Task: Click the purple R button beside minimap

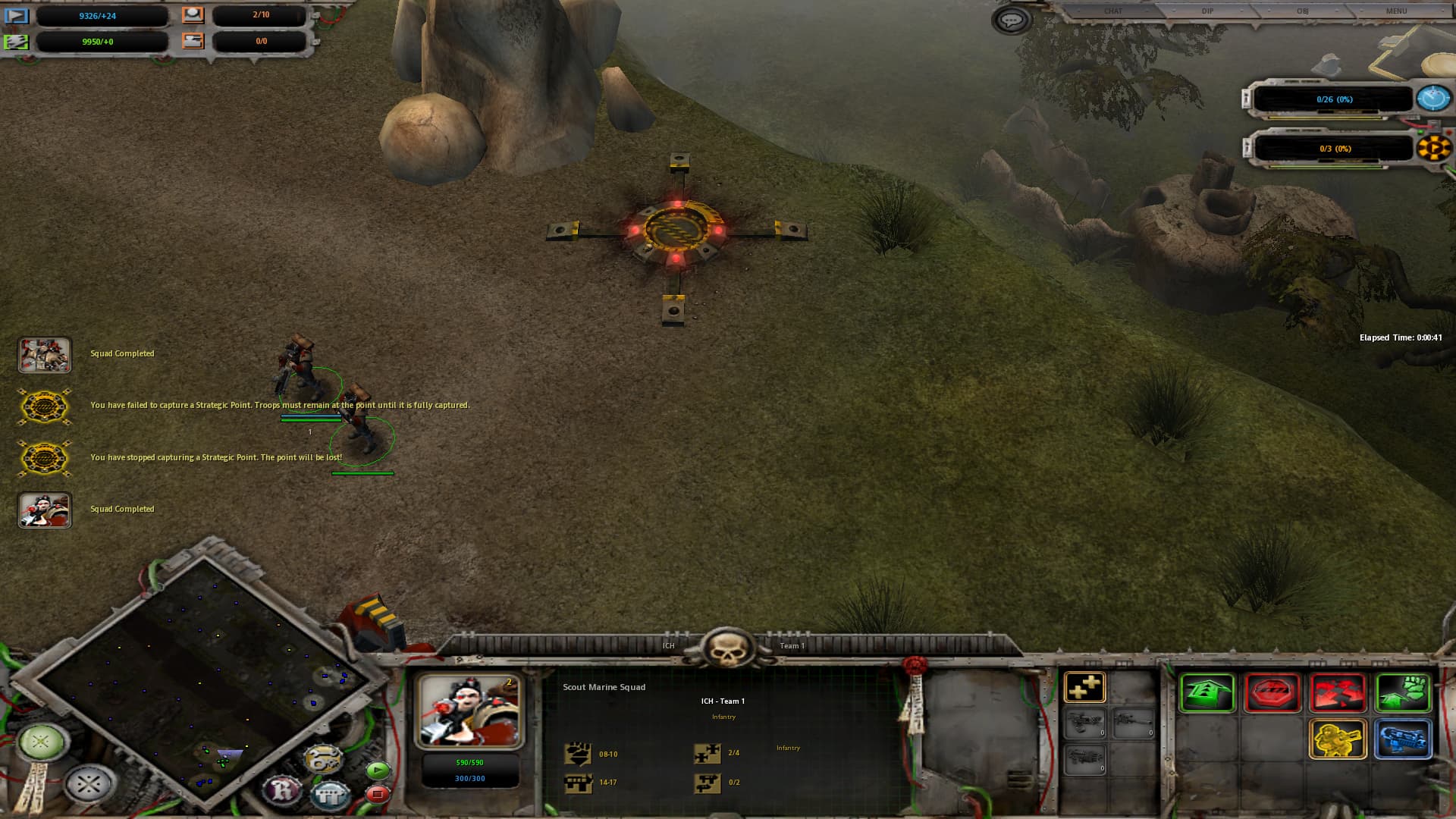Action: coord(282,790)
